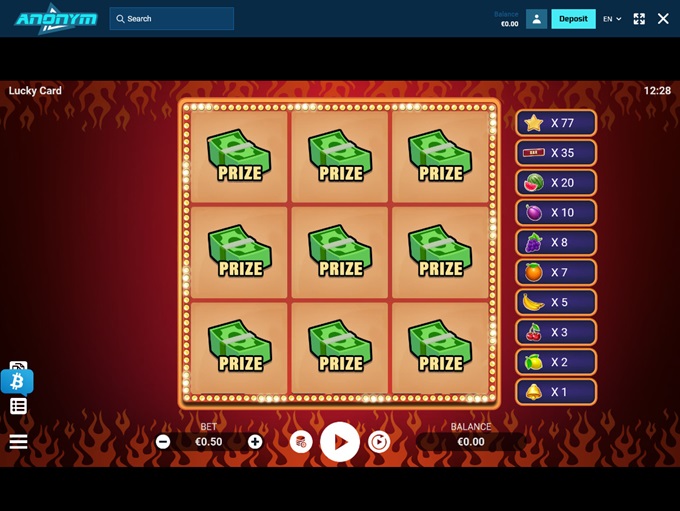Image resolution: width=680 pixels, height=511 pixels.
Task: Scratch the centre PRIZE card
Action: coord(340,253)
